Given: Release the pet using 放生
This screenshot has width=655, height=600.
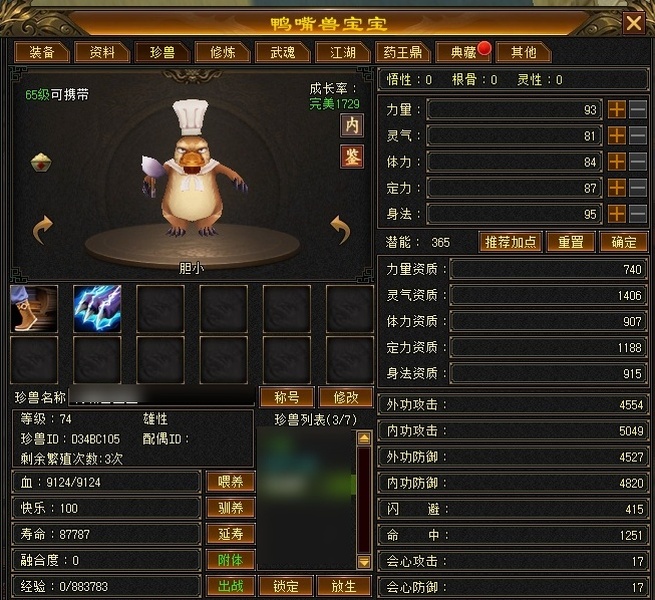Looking at the screenshot, I should [343, 586].
